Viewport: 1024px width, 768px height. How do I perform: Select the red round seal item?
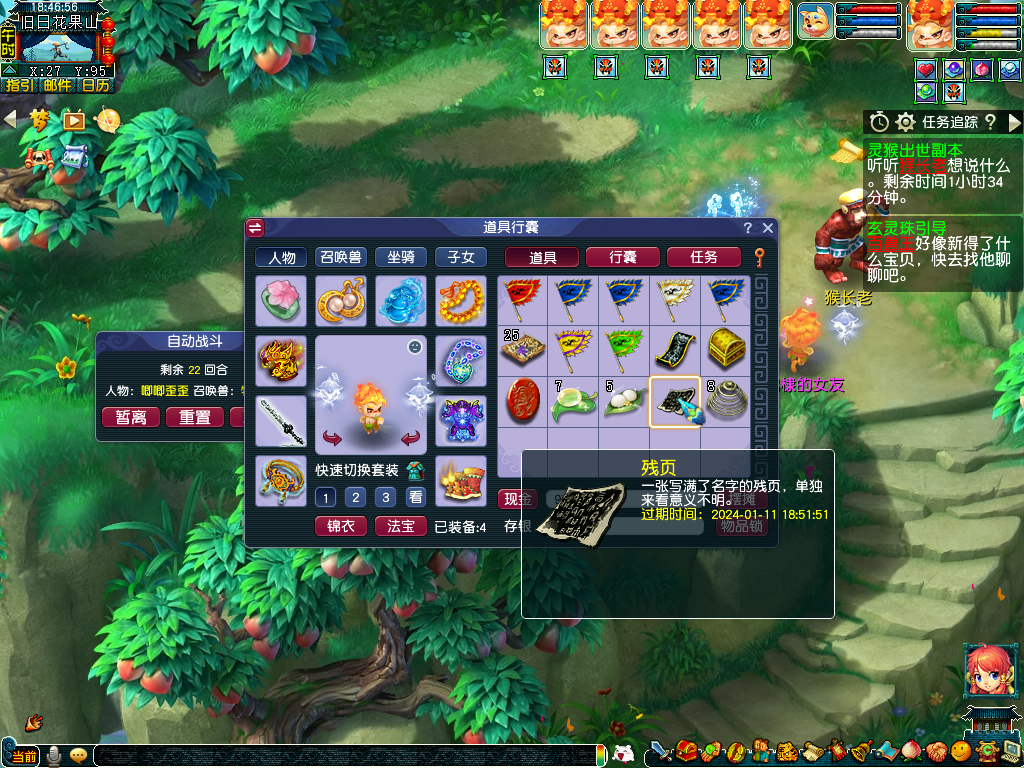coord(523,401)
